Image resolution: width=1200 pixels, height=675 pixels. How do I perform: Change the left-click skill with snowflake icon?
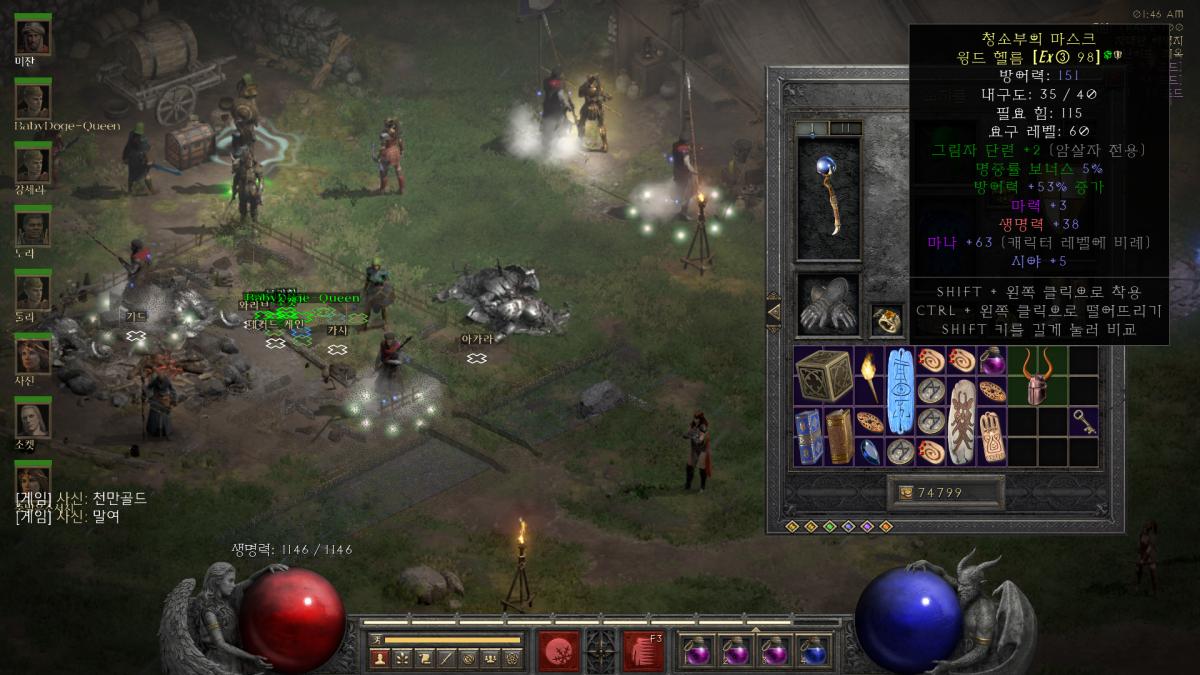click(558, 651)
